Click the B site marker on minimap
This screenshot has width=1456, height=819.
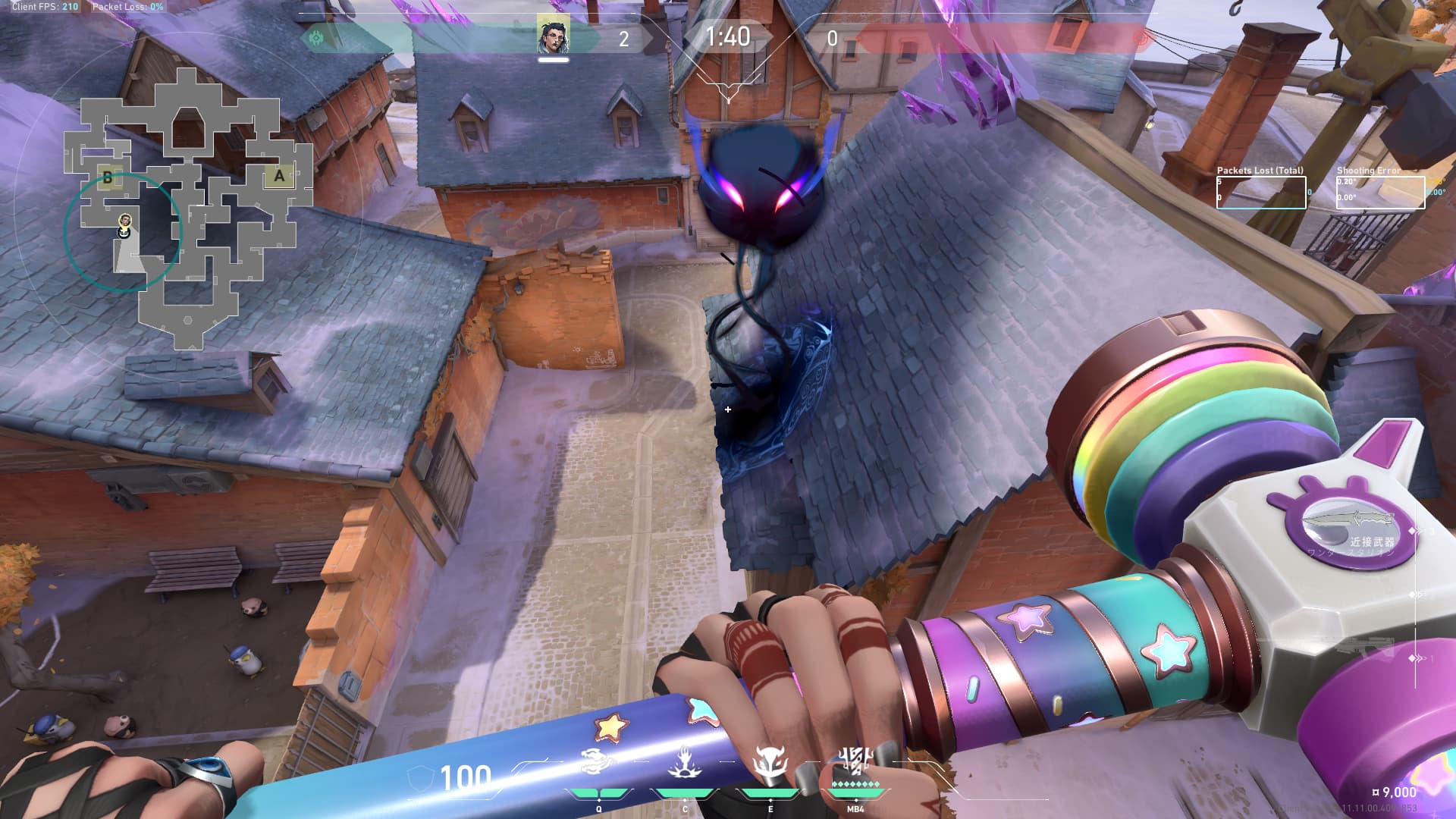[108, 178]
